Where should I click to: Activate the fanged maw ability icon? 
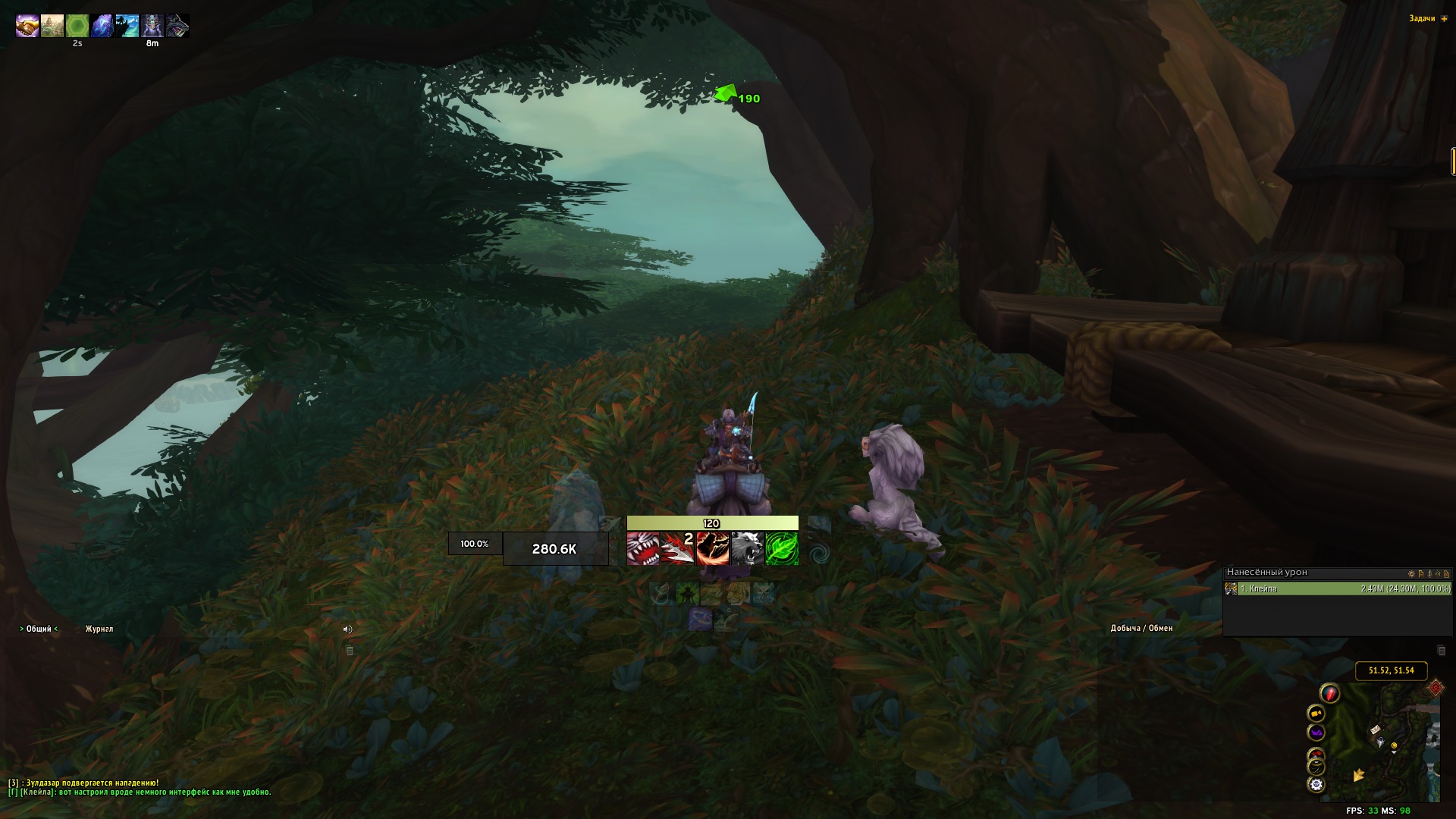tap(643, 548)
